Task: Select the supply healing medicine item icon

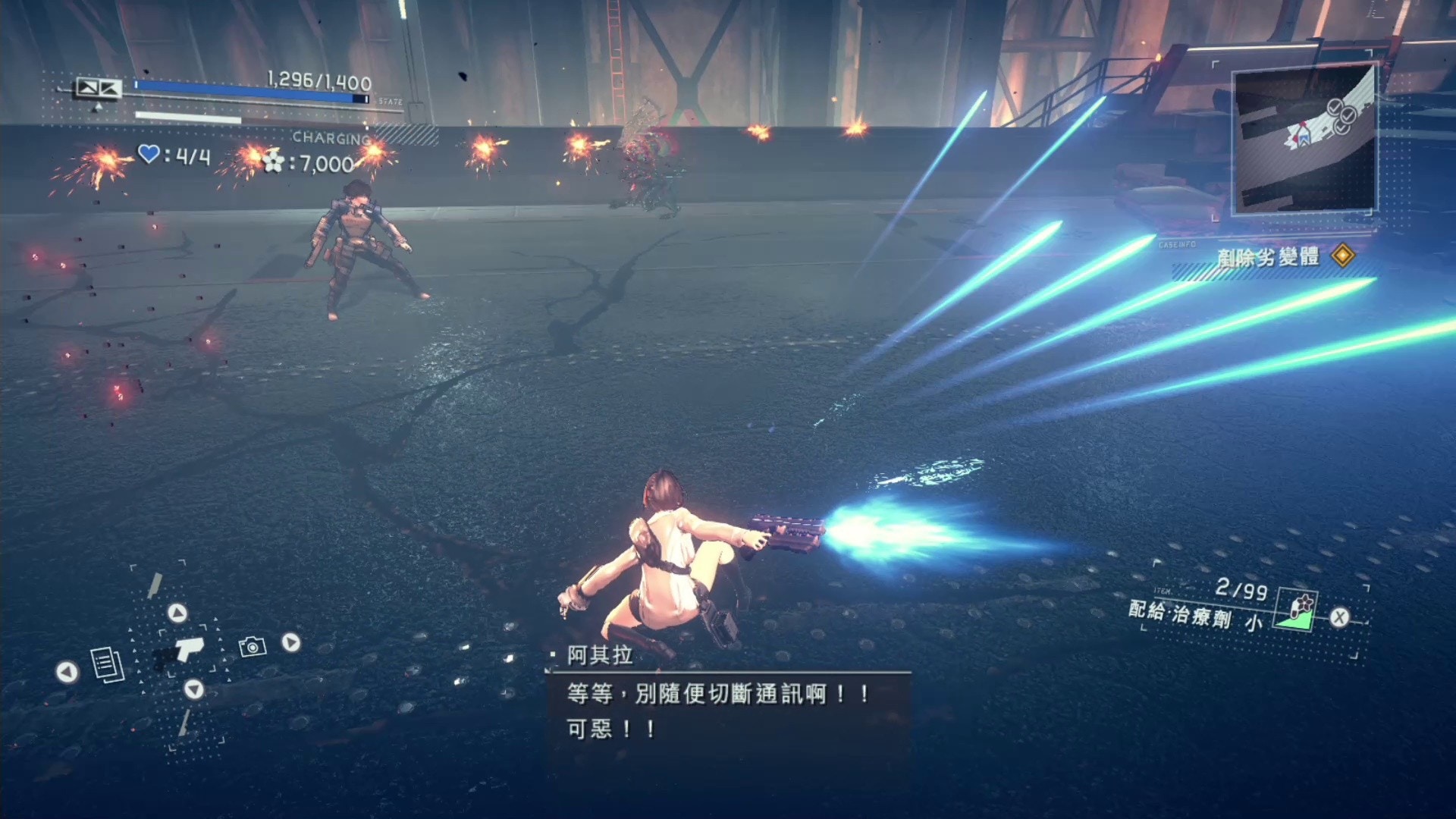Action: [x=1298, y=611]
